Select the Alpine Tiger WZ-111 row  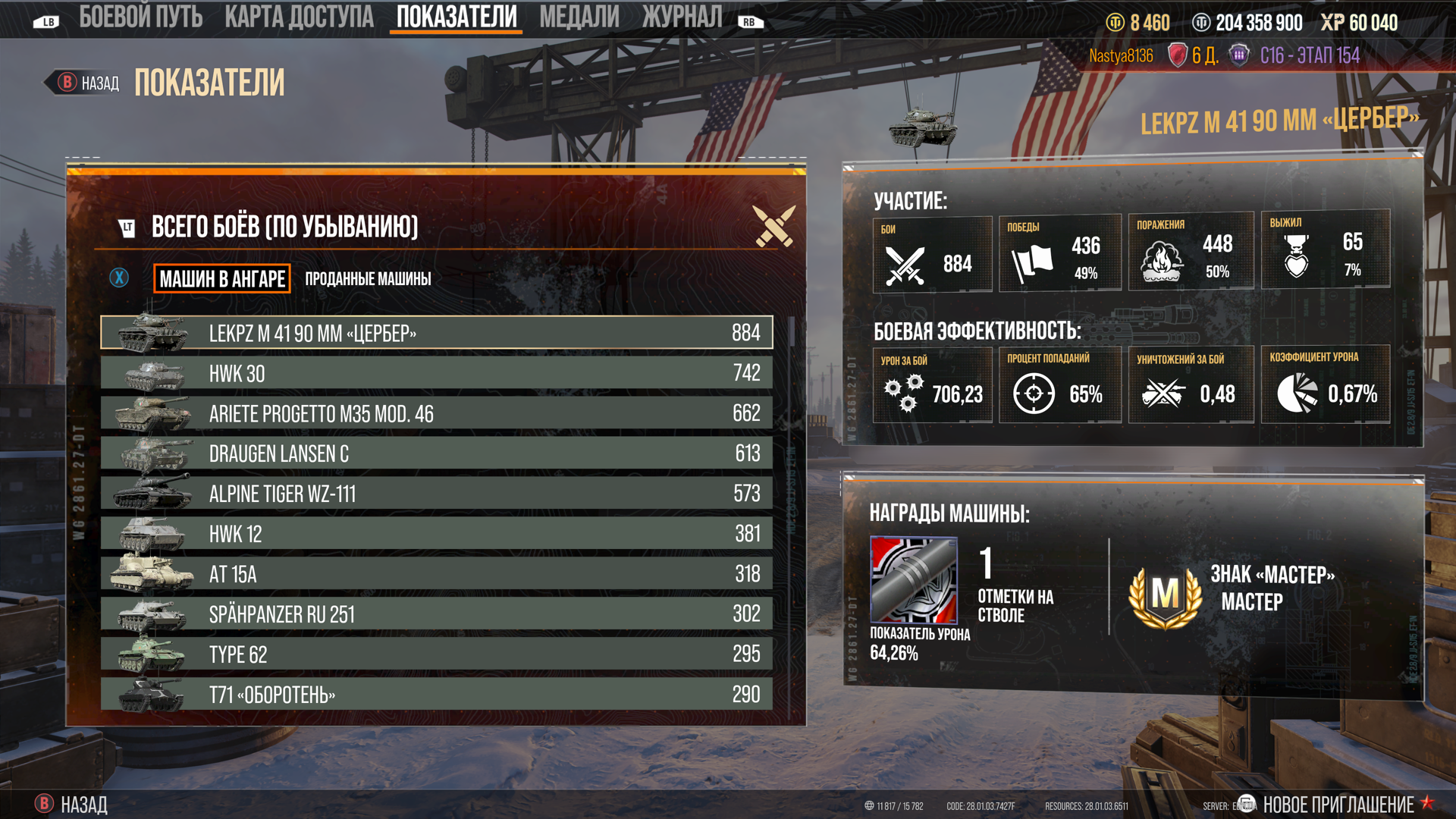click(x=437, y=494)
